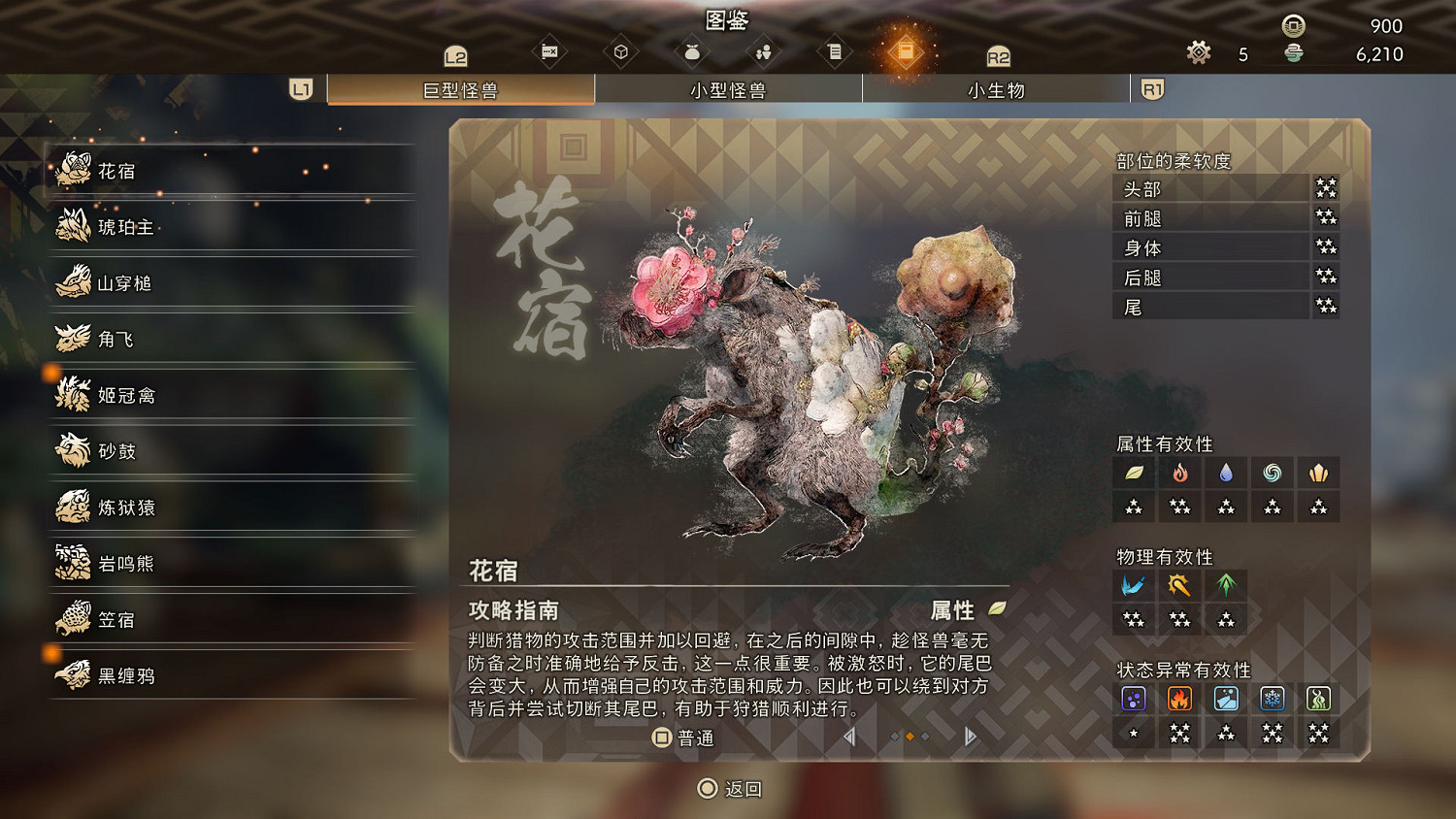The height and width of the screenshot is (819, 1456).
Task: Select the pouch icon in top navigation
Action: coord(692,51)
